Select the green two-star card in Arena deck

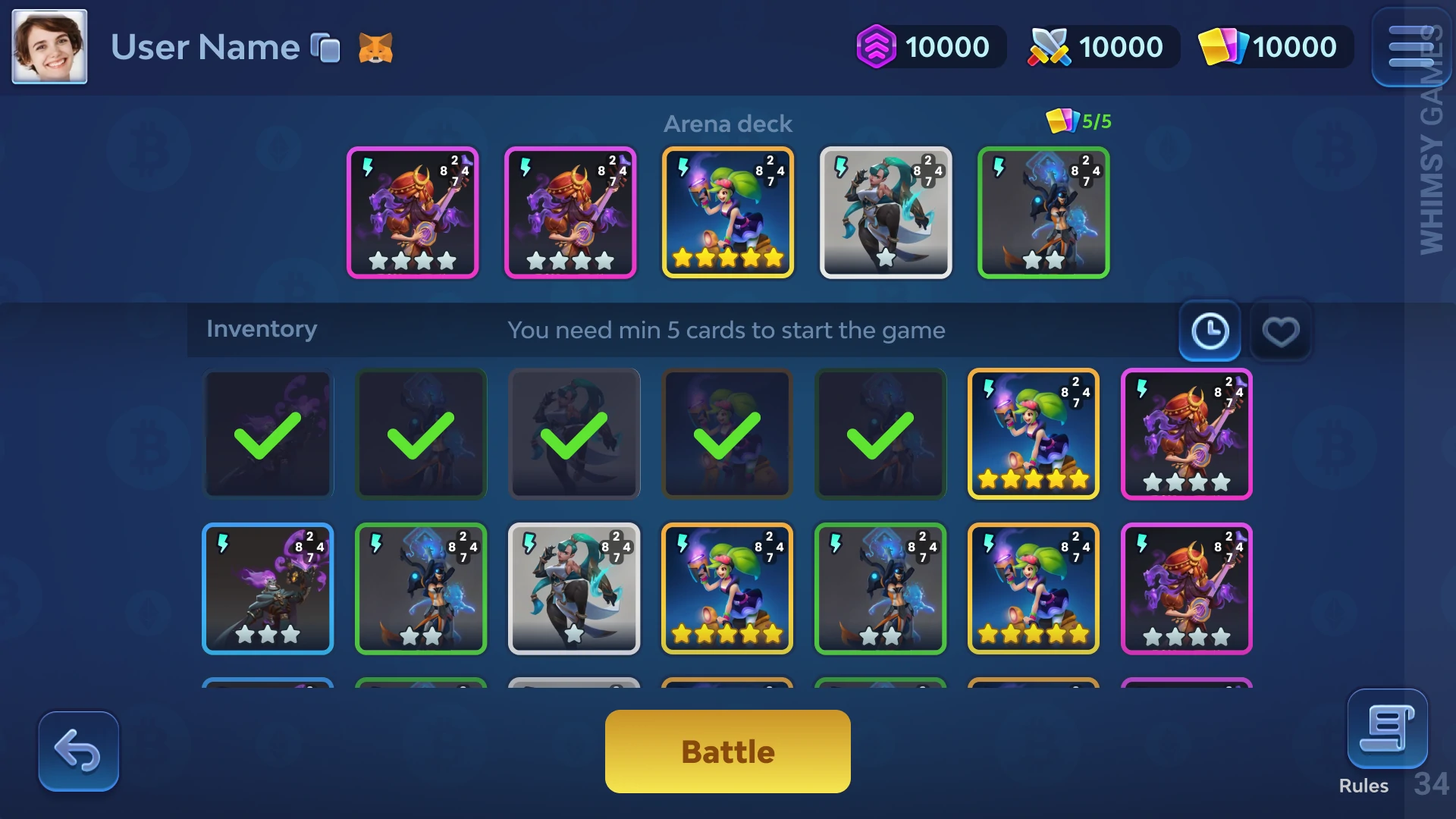1043,212
